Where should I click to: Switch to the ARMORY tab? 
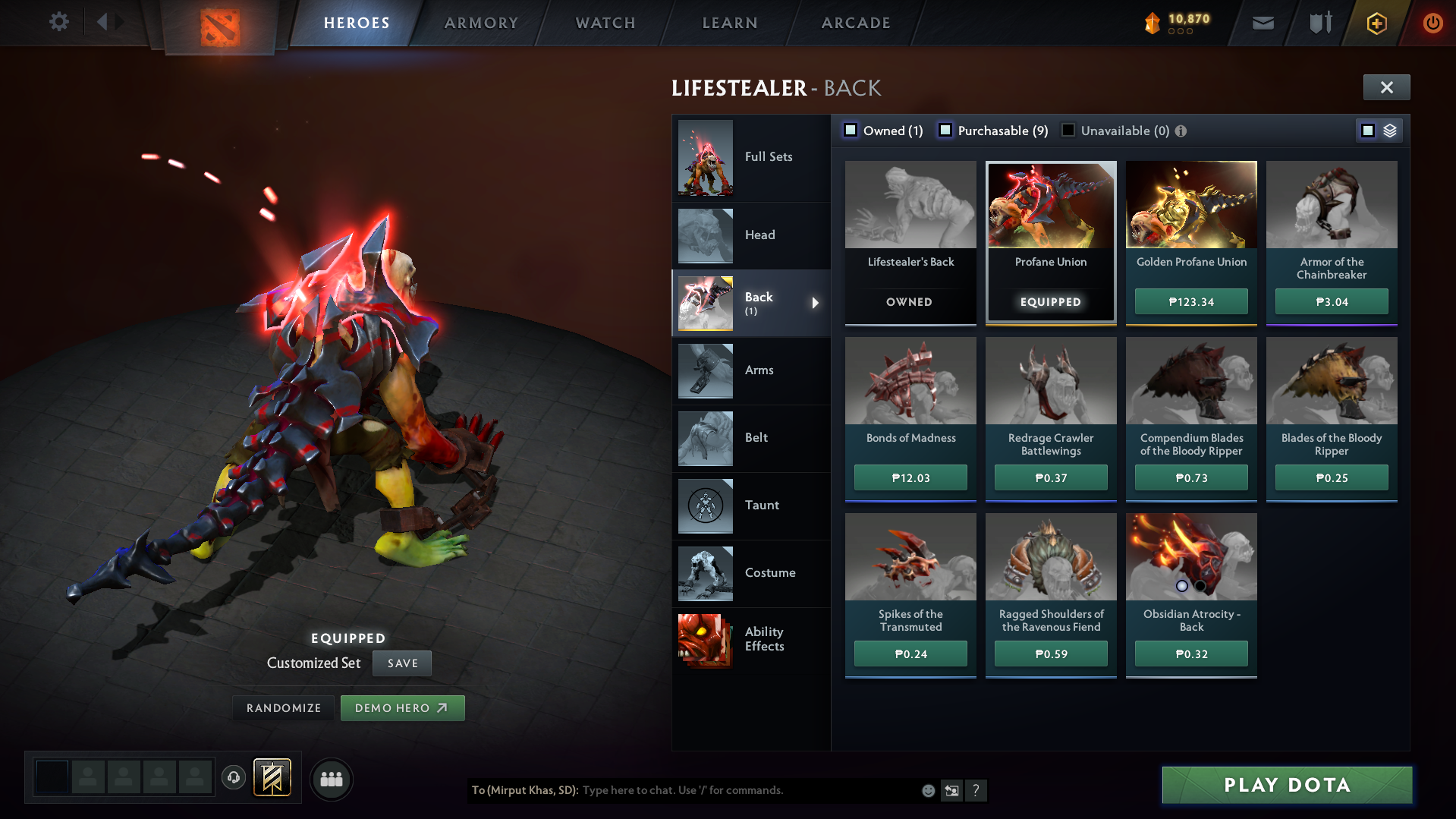click(x=481, y=22)
